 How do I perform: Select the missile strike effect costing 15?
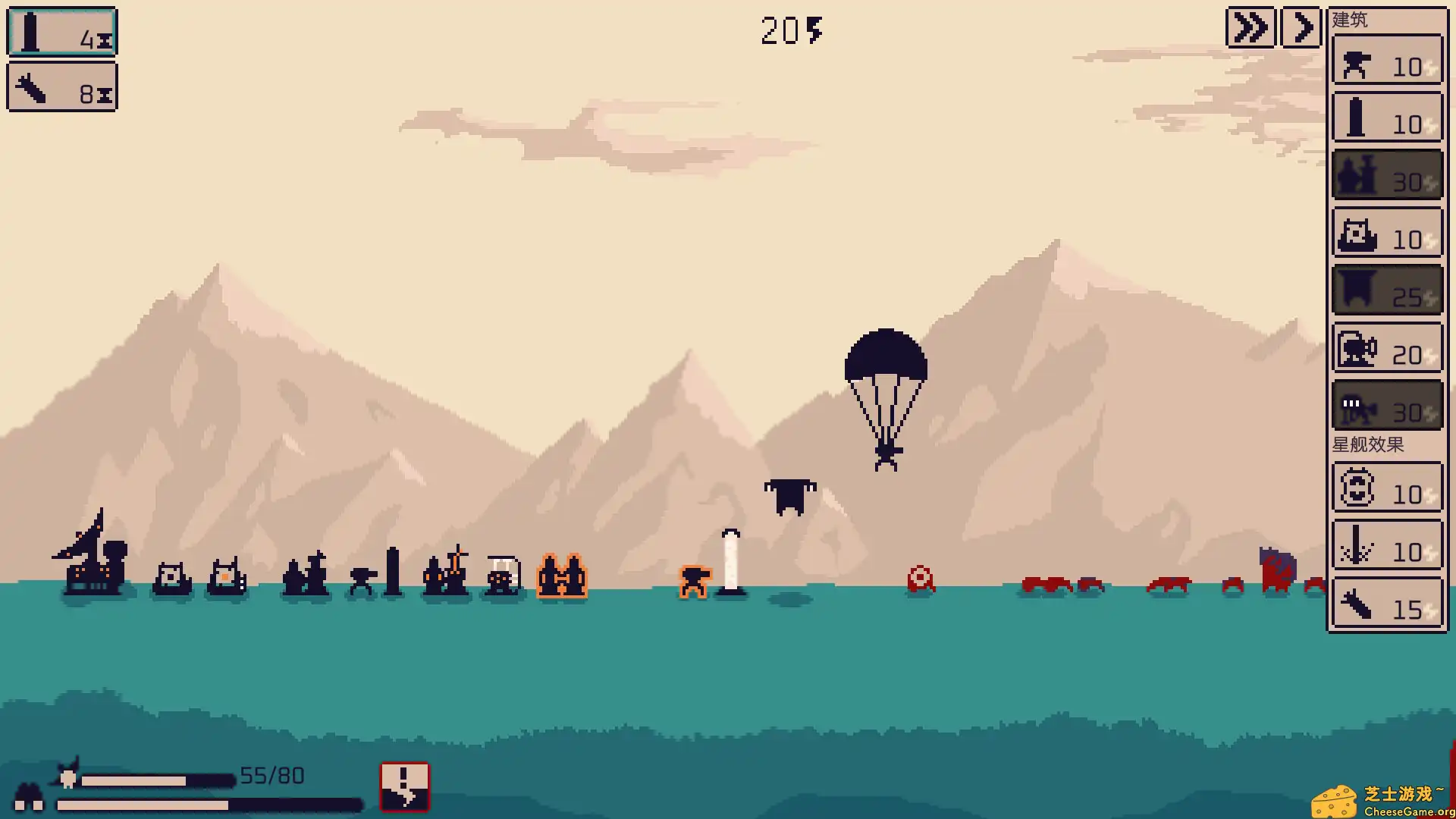click(1386, 603)
